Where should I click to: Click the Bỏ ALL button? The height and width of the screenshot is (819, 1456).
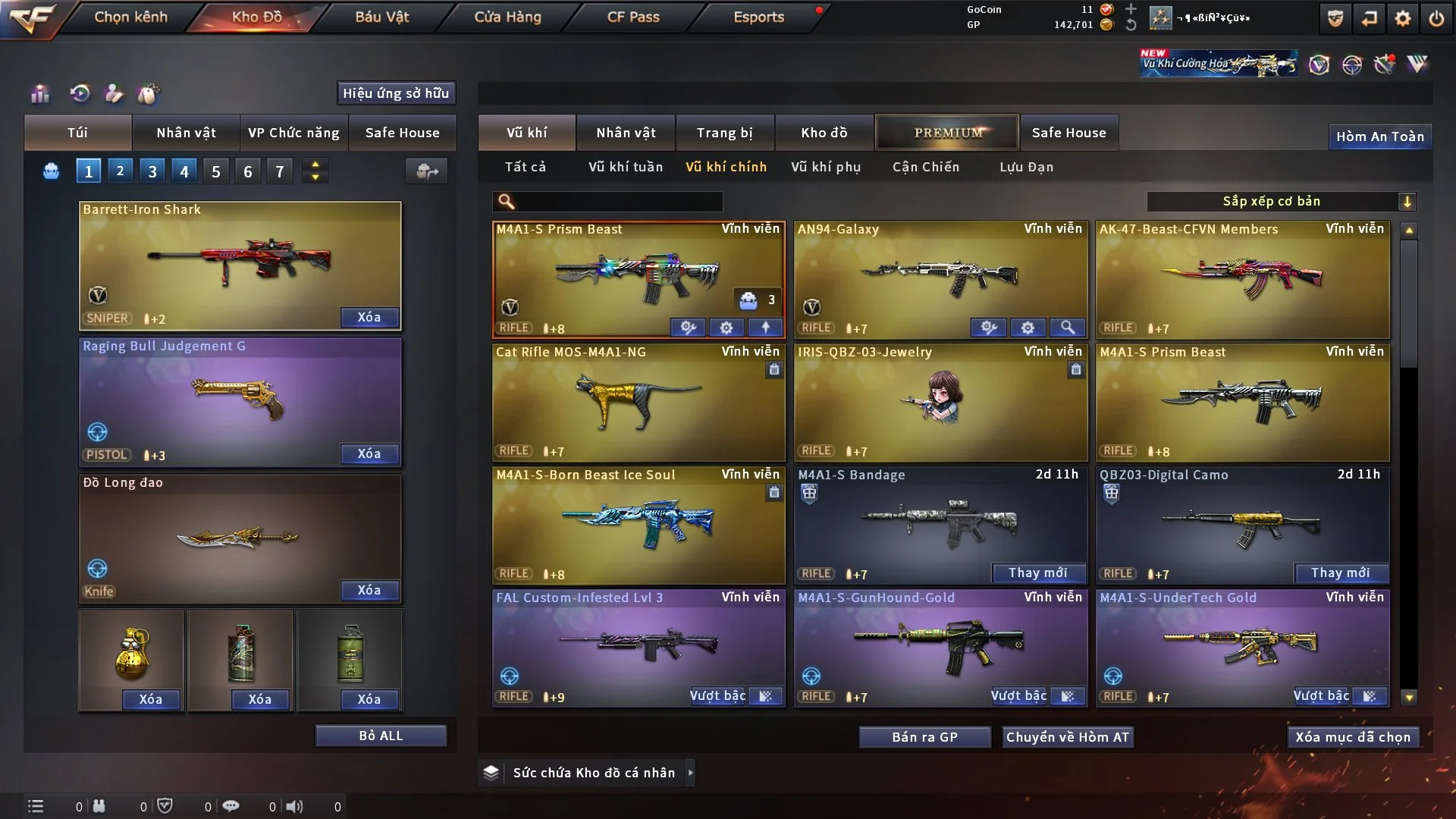coord(381,736)
